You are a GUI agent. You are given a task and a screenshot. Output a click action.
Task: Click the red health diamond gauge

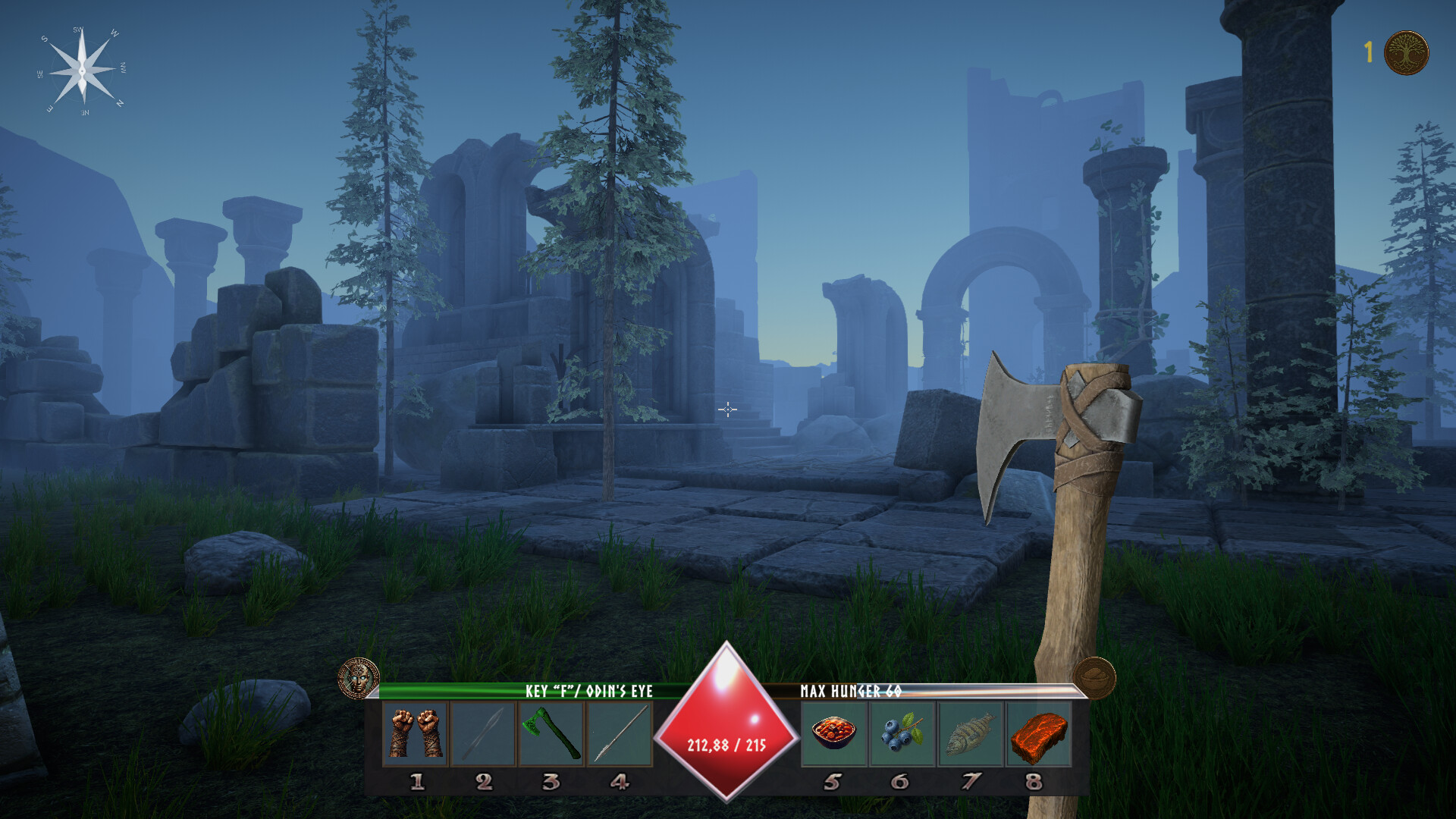click(726, 720)
